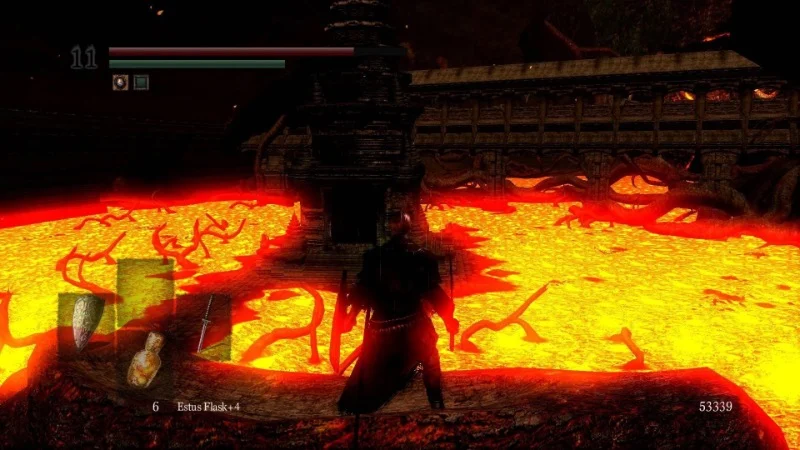Image resolution: width=800 pixels, height=450 pixels.
Task: Select the empty spell slot above the flask
Action: pyautogui.click(x=144, y=288)
